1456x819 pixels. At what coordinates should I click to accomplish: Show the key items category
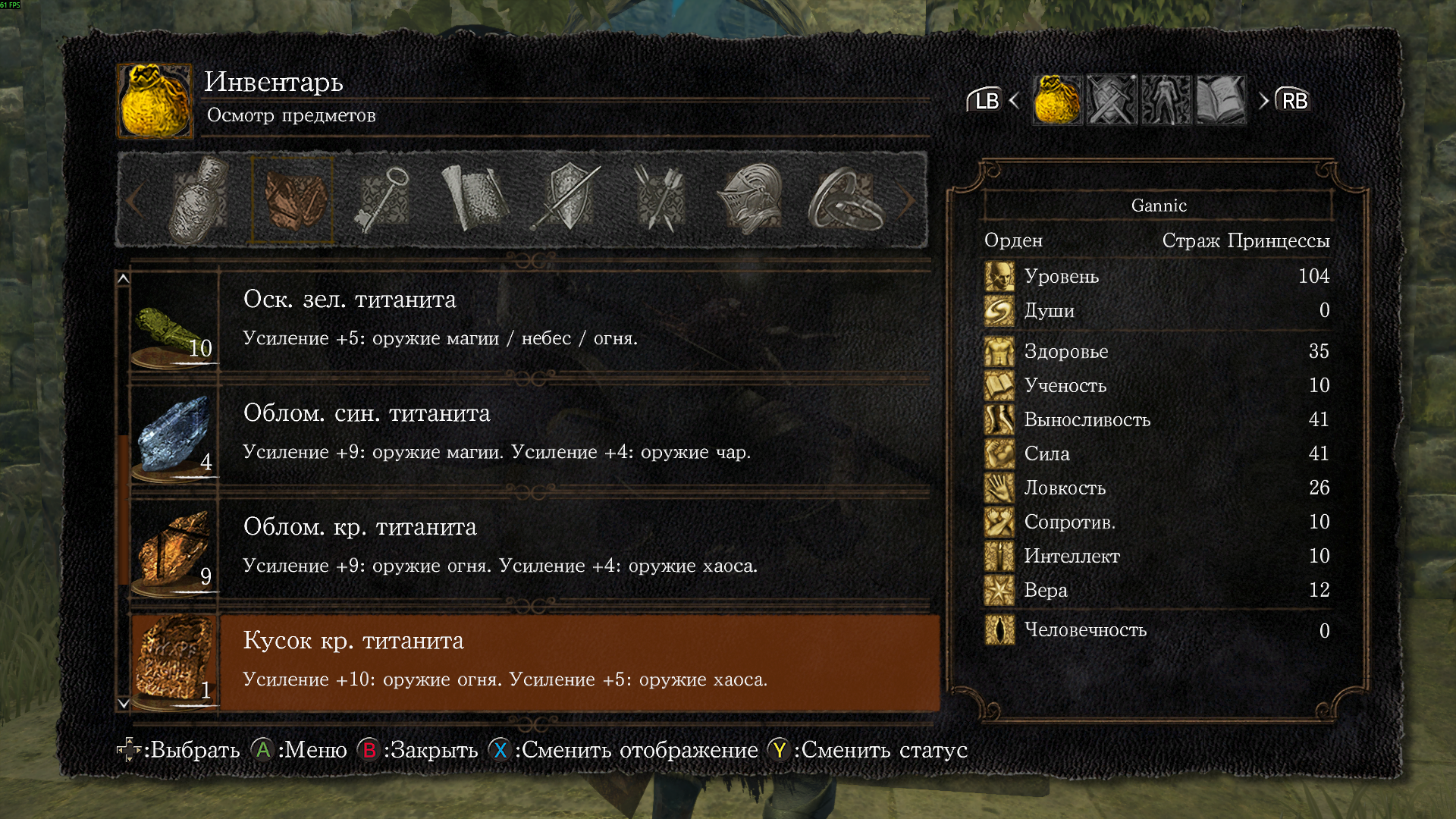point(381,200)
